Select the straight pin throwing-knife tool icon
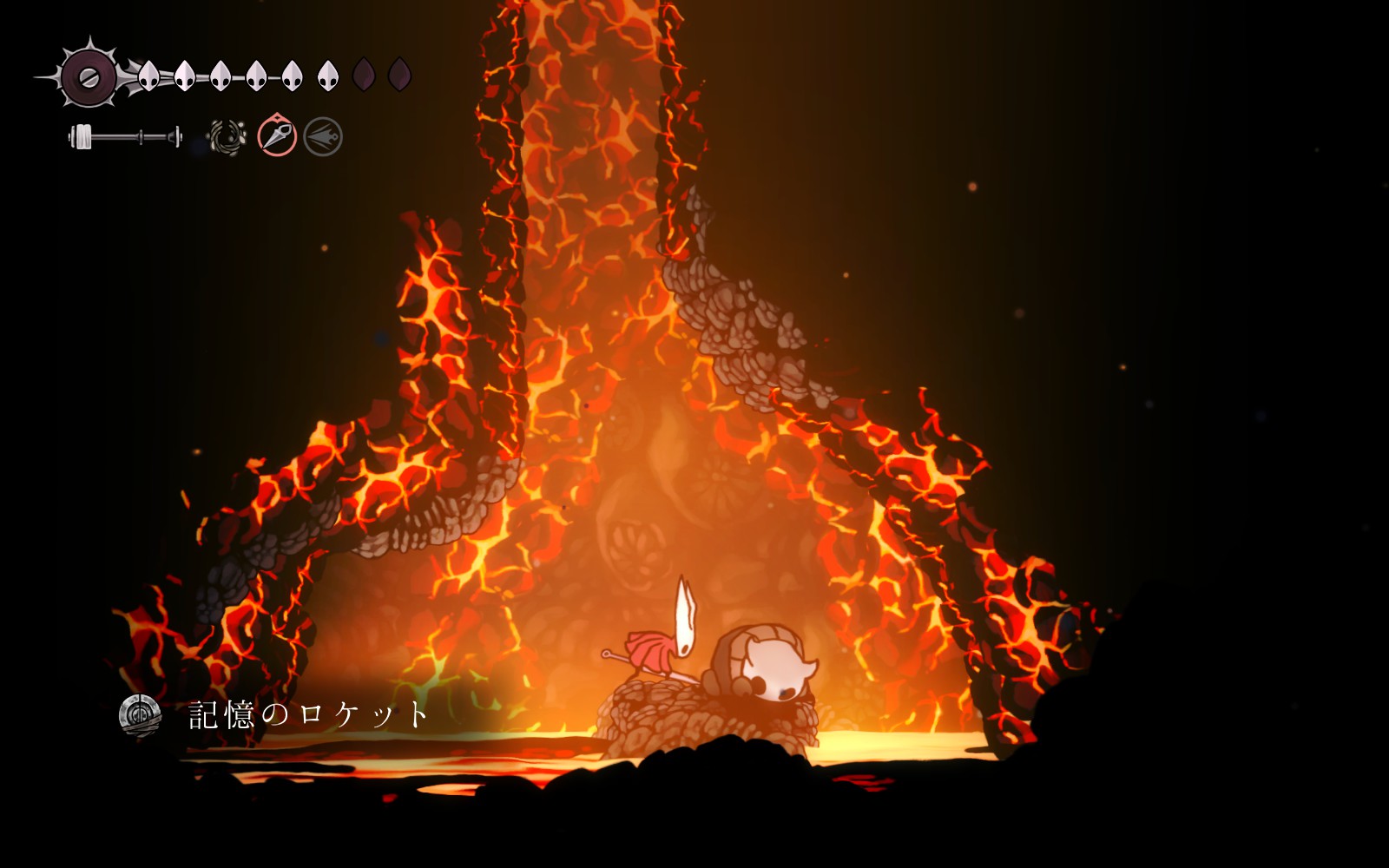This screenshot has height=868, width=1389. point(277,136)
